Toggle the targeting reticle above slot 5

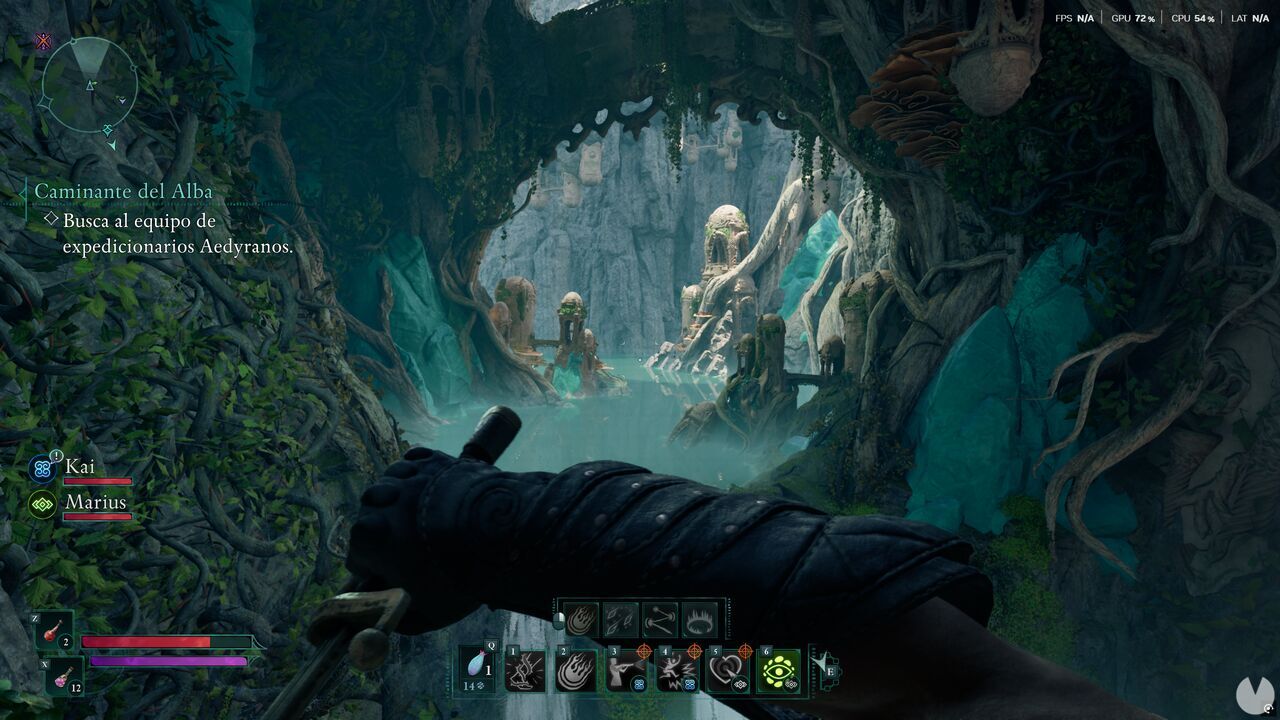click(745, 651)
